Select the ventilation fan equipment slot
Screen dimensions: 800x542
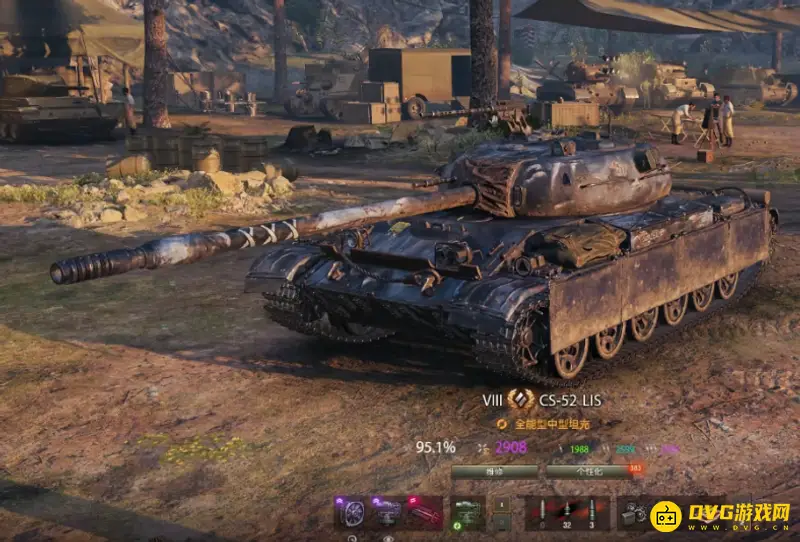[351, 512]
